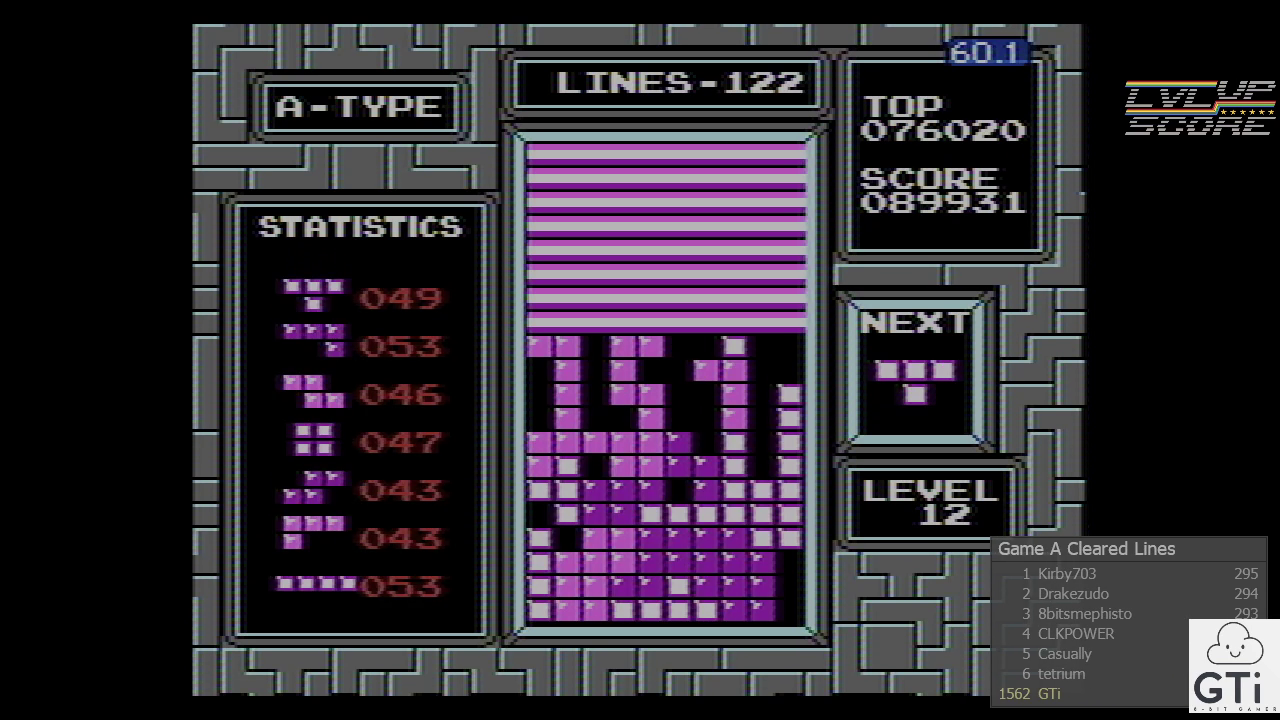Select Kirby703 in the Cleared Lines leaderboard
The image size is (1280, 720).
[x=1067, y=574]
